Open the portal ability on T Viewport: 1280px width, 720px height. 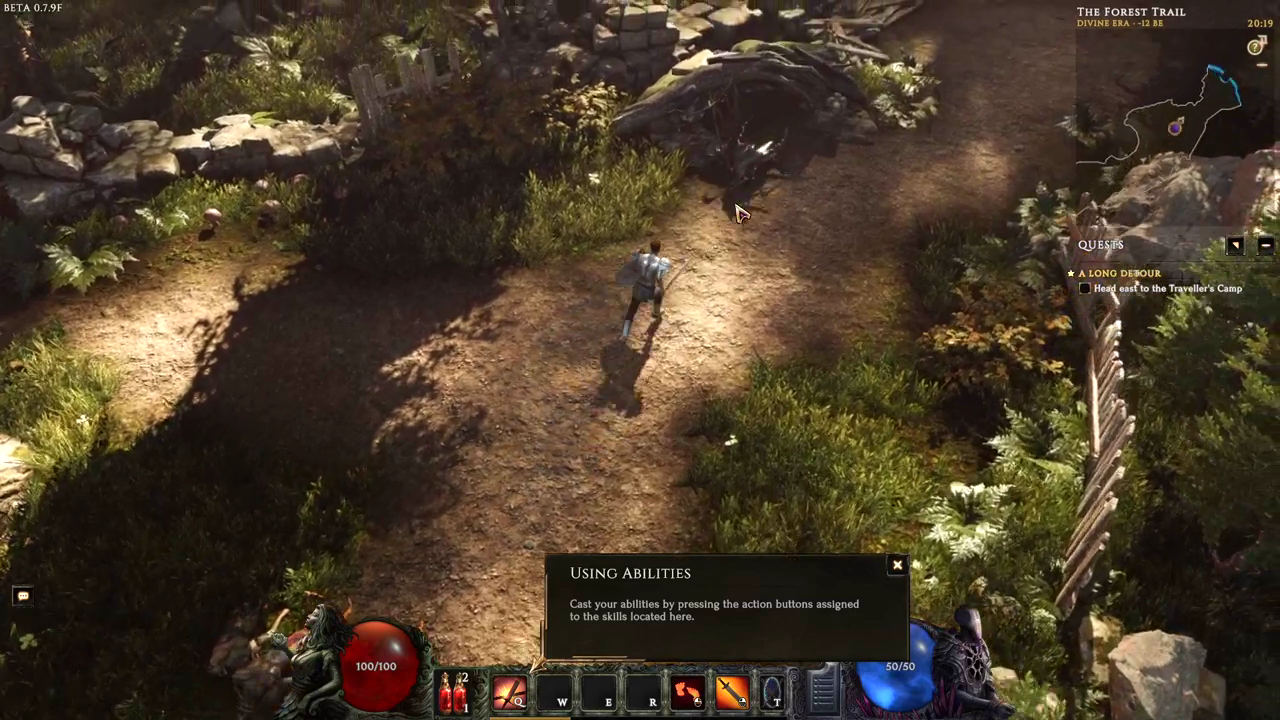773,692
